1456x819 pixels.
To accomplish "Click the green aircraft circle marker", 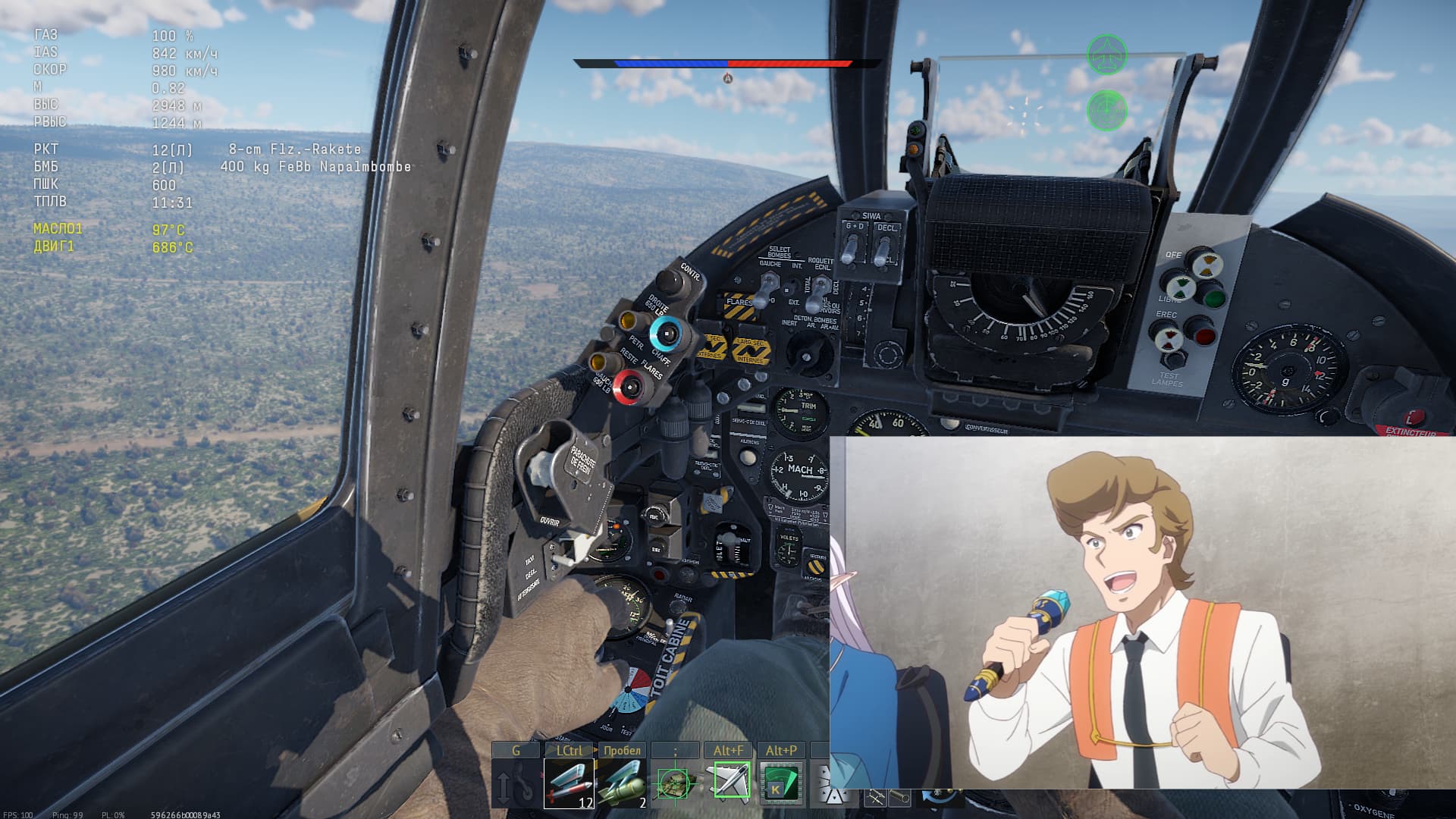I will pos(1106,55).
